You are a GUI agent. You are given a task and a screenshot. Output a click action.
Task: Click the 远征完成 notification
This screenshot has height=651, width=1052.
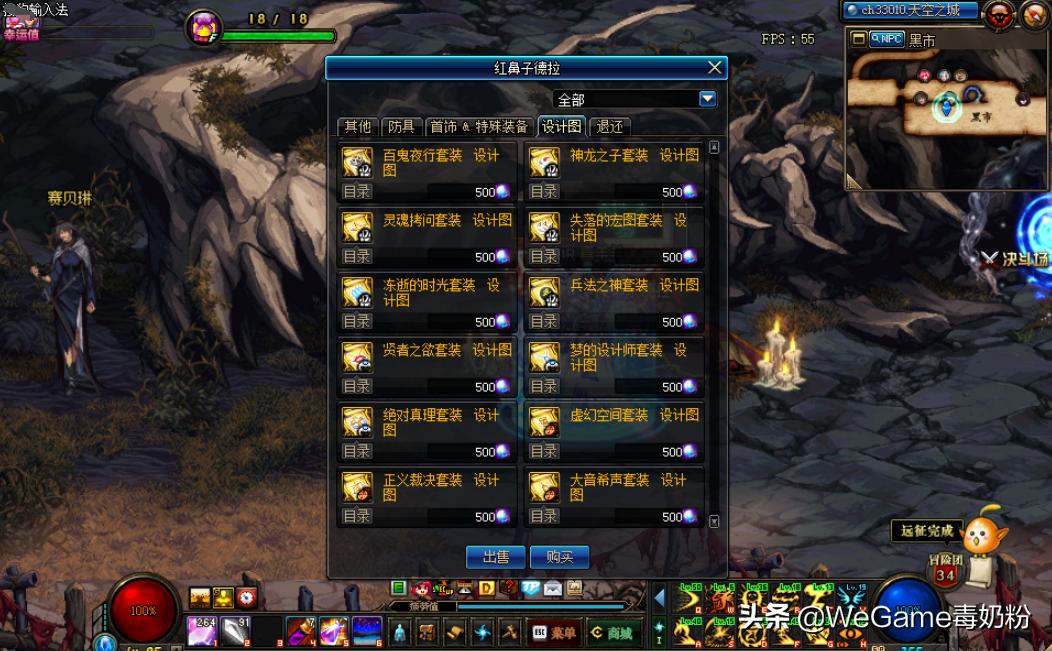[926, 531]
